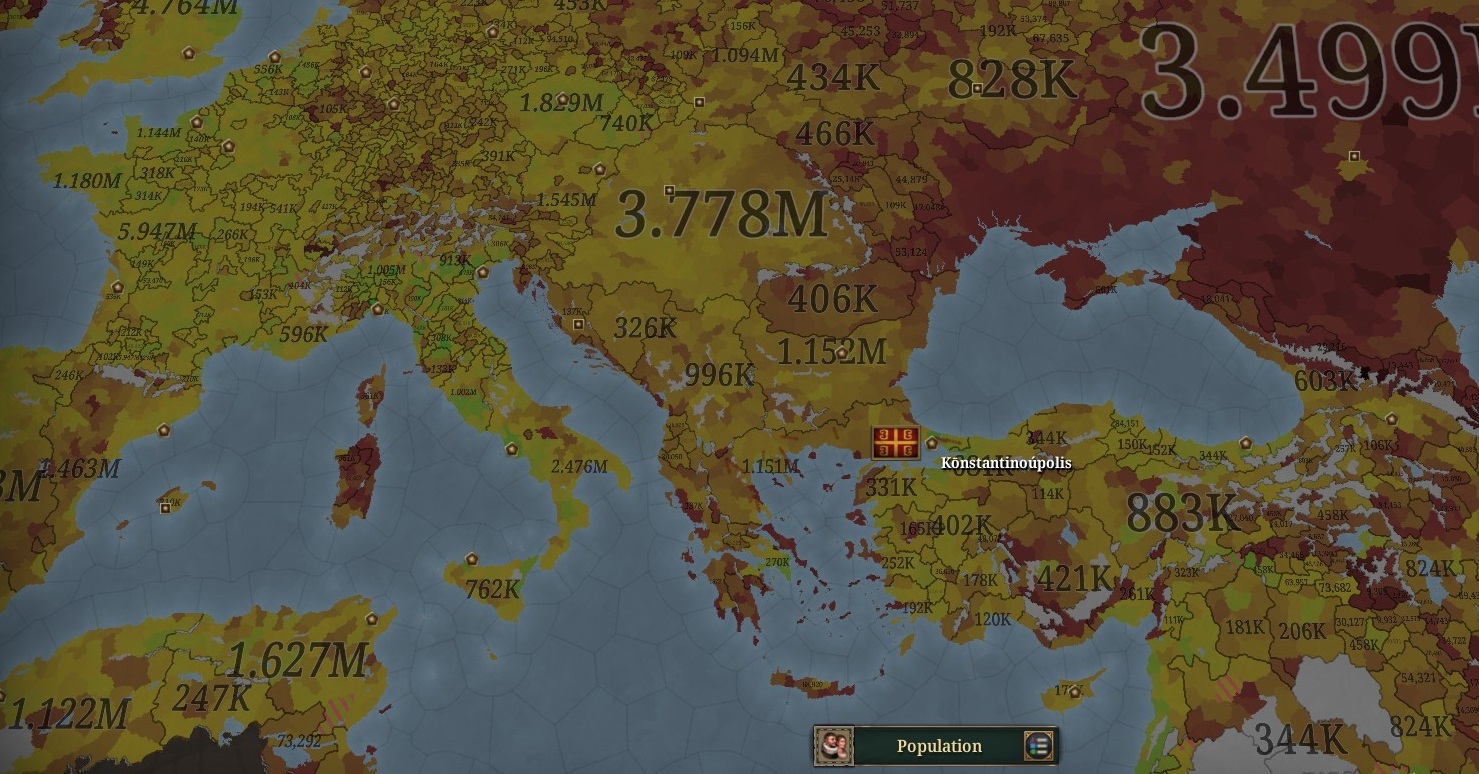Click the city marker on Mallorca
This screenshot has height=774, width=1479.
pyautogui.click(x=165, y=509)
